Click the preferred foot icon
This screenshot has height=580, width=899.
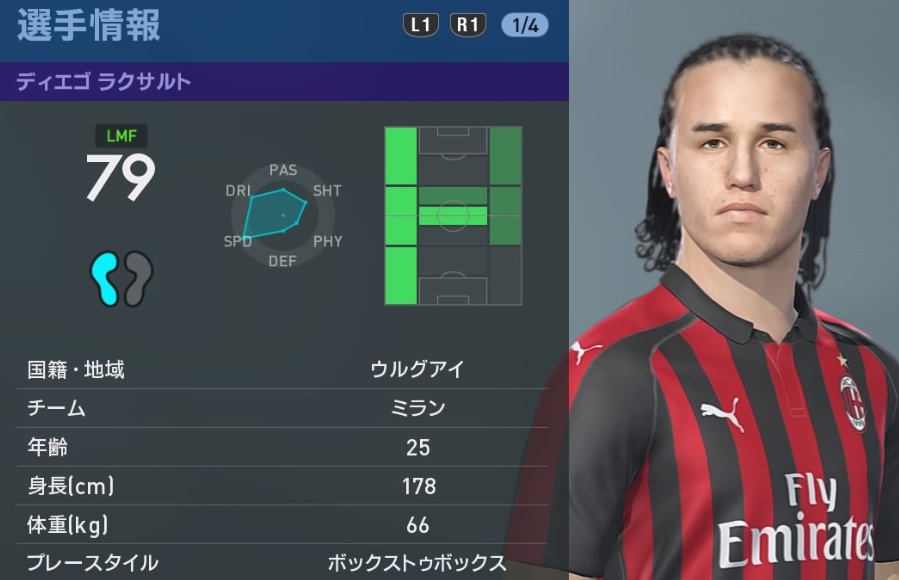click(120, 278)
